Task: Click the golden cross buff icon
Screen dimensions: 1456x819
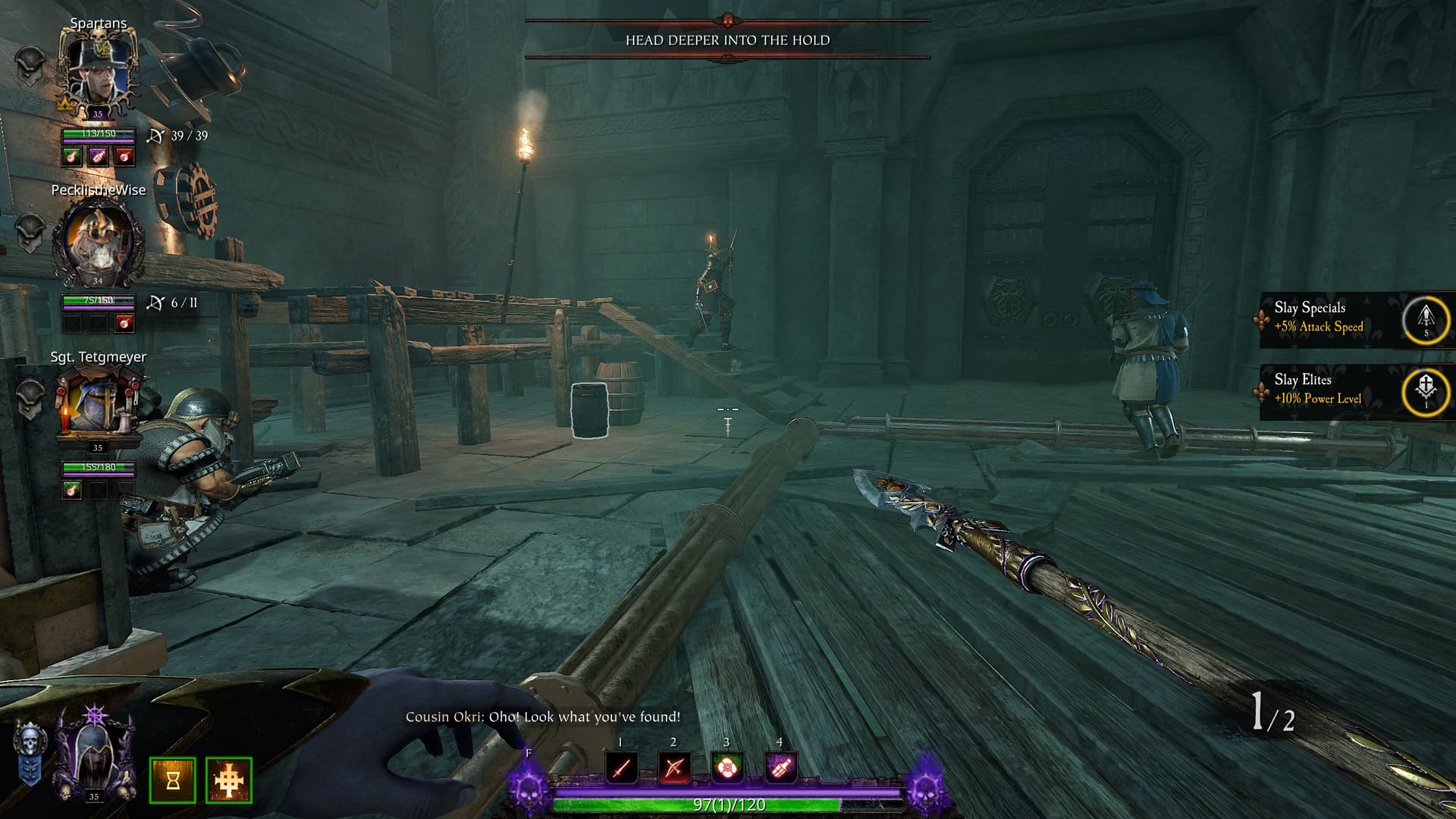Action: 229,780
